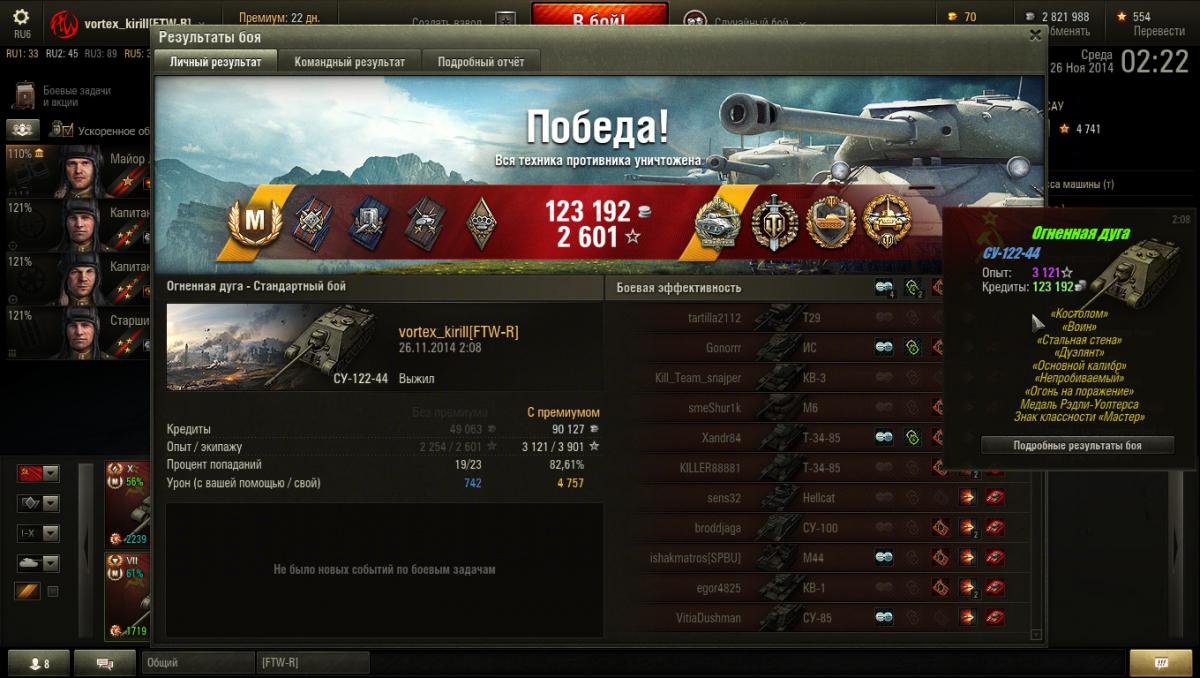Click the red В бой! button
1200x678 pixels.
point(599,18)
